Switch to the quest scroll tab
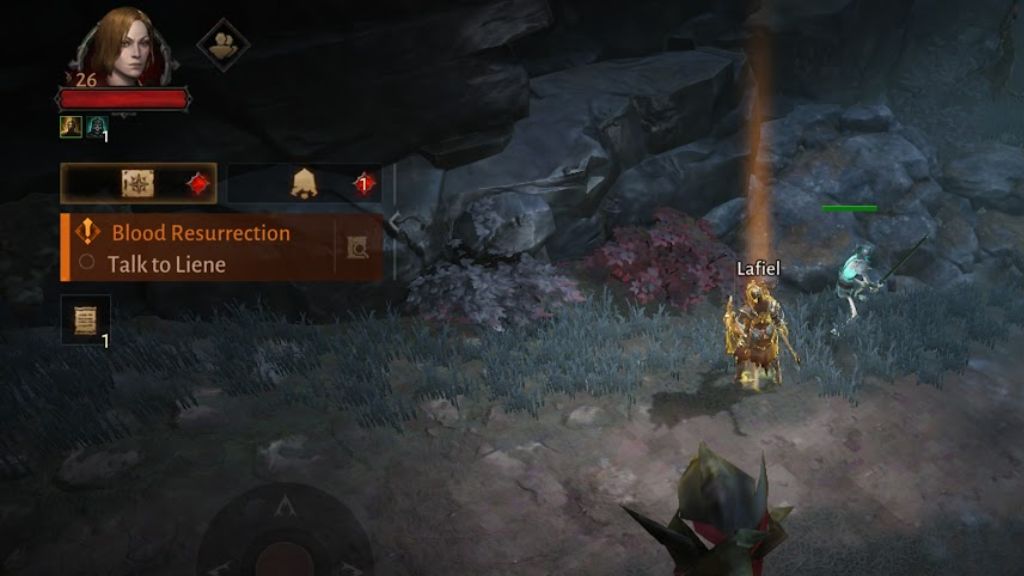Screen dimensions: 1024x576 coord(138,184)
